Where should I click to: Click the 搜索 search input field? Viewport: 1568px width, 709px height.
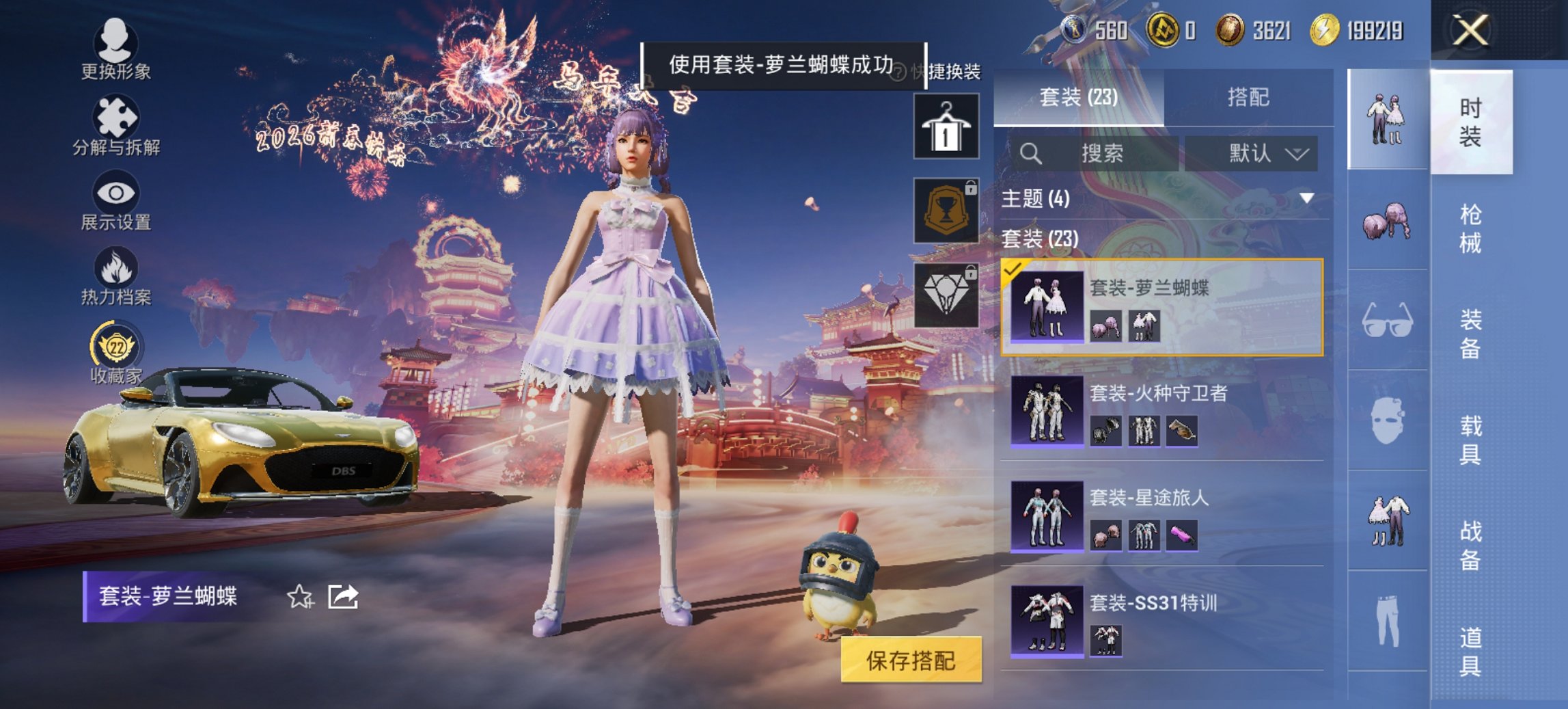tap(1093, 153)
